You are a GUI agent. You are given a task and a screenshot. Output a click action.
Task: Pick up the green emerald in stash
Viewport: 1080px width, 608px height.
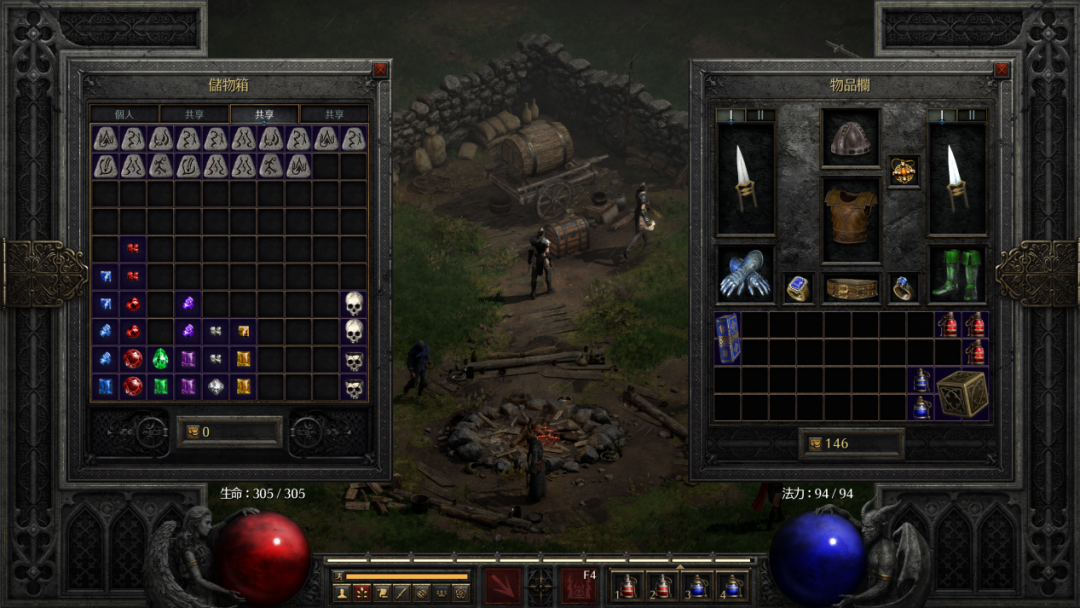tap(160, 359)
